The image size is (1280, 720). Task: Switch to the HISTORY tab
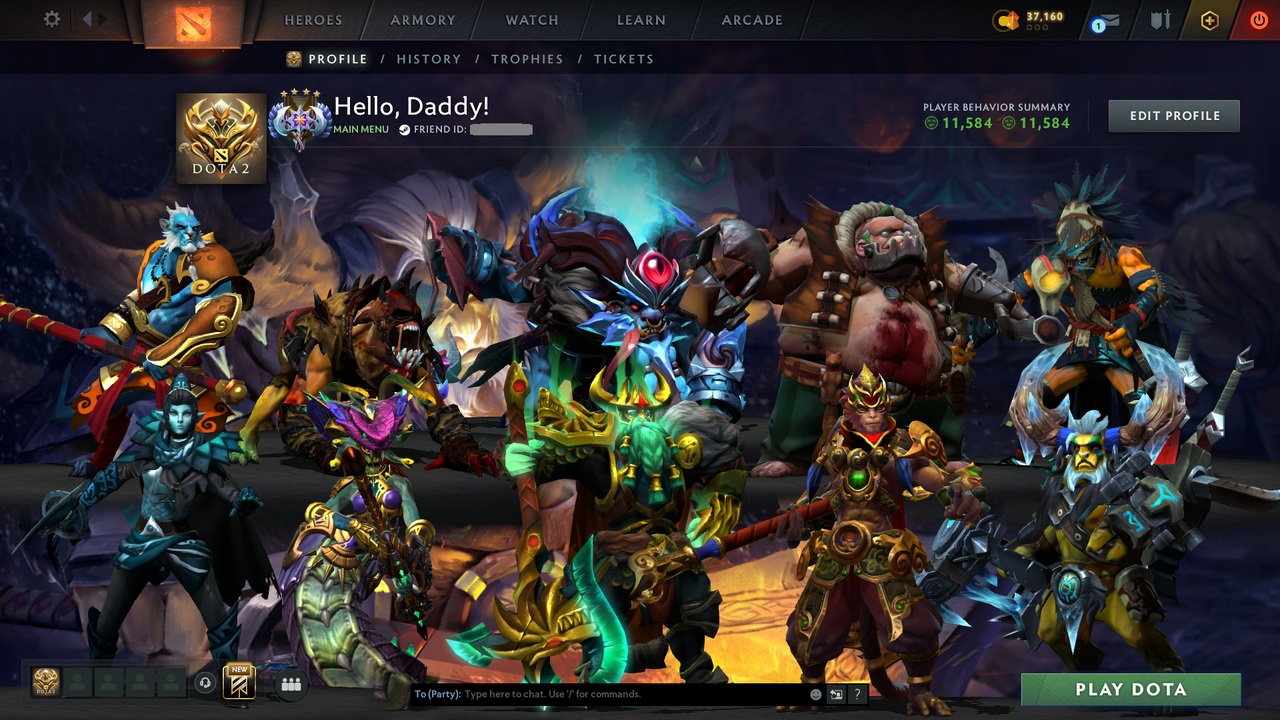[x=428, y=59]
